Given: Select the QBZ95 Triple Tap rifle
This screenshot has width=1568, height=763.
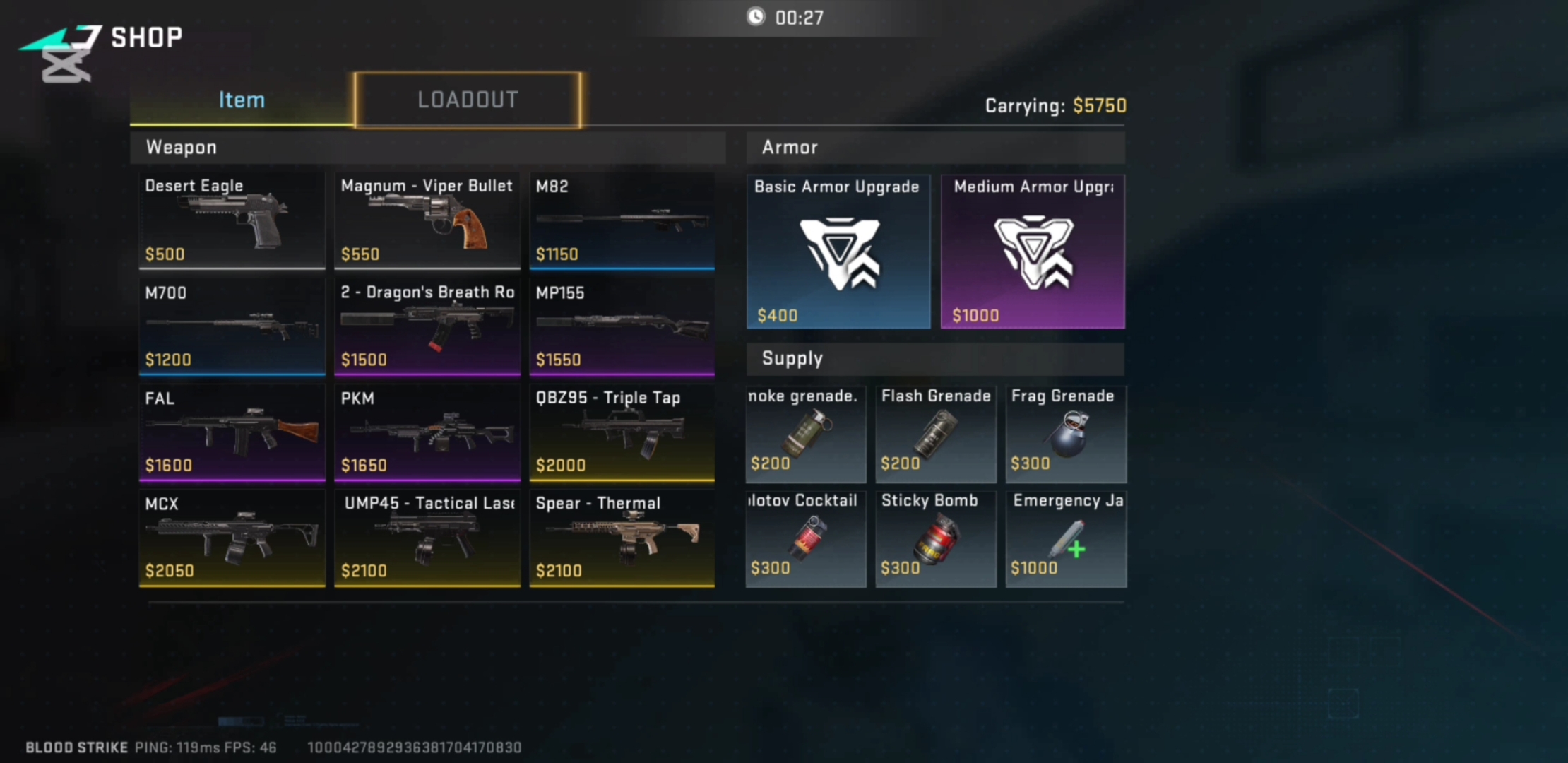Looking at the screenshot, I should [622, 432].
